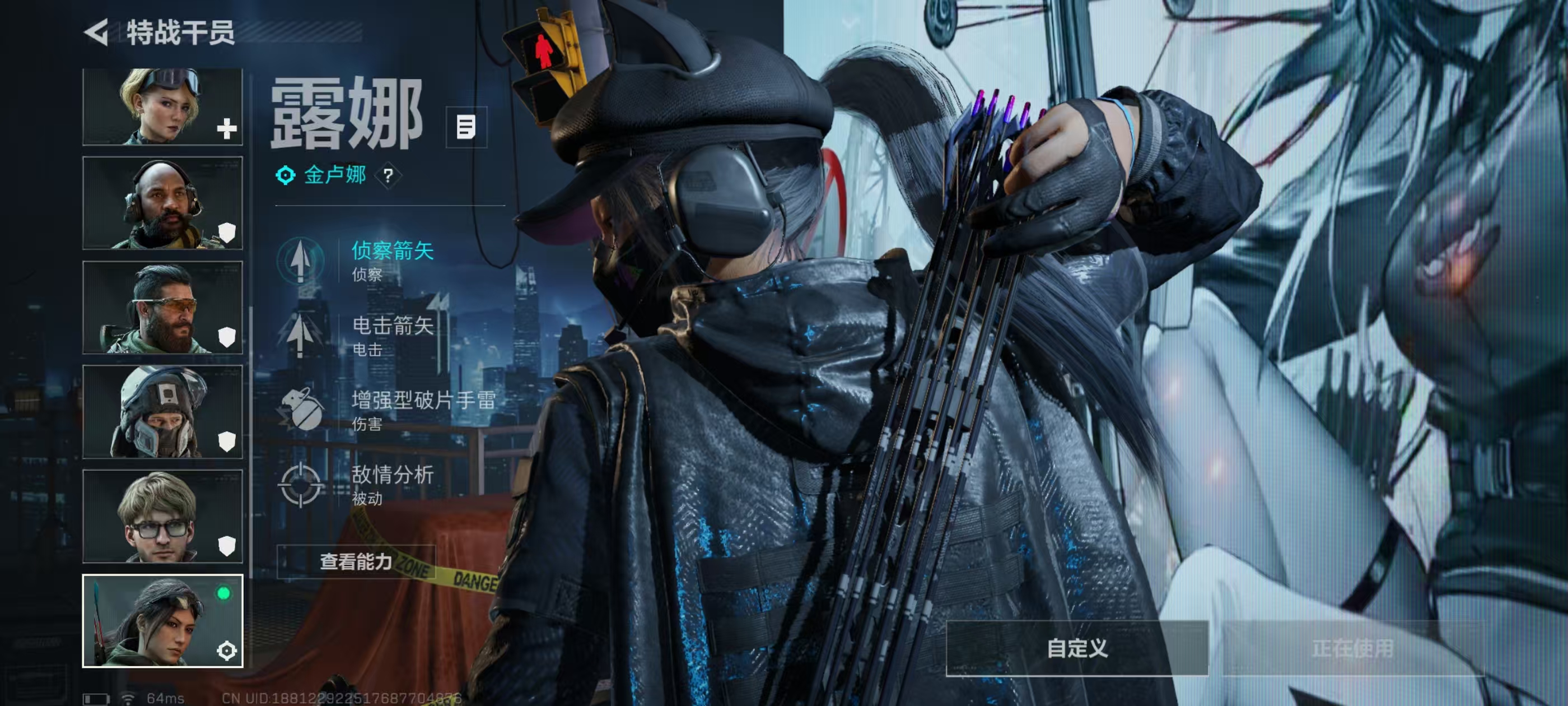Show the question mark help for 金卢娜
The width and height of the screenshot is (1568, 706).
point(388,176)
